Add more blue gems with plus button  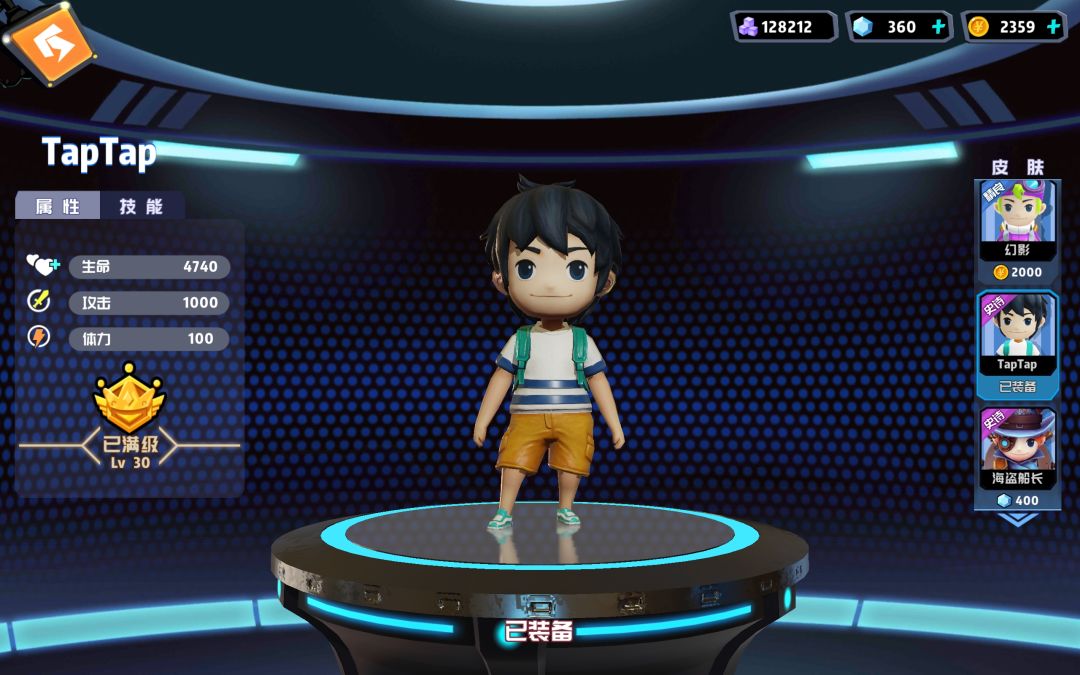(938, 27)
